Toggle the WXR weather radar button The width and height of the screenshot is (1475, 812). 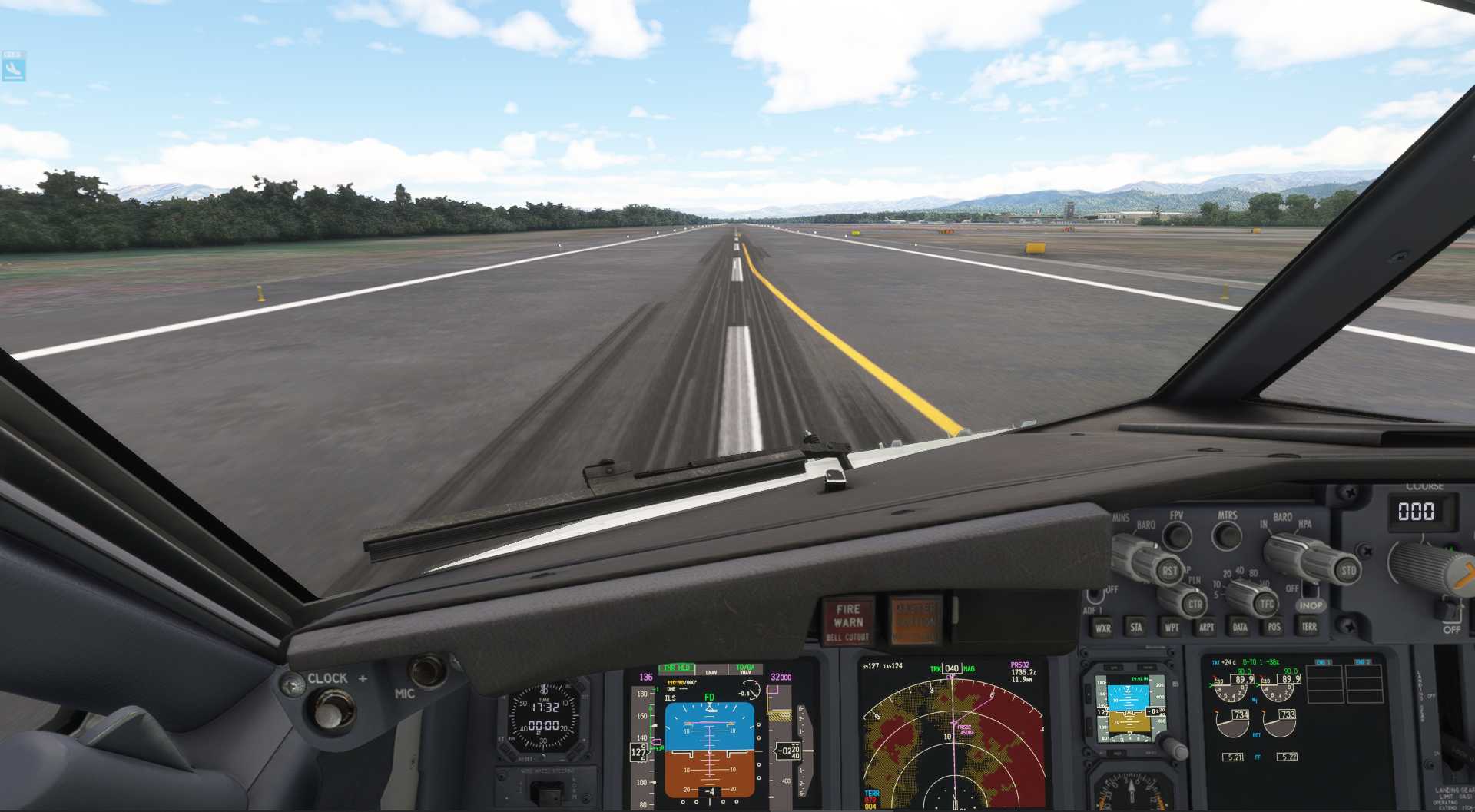point(1103,628)
